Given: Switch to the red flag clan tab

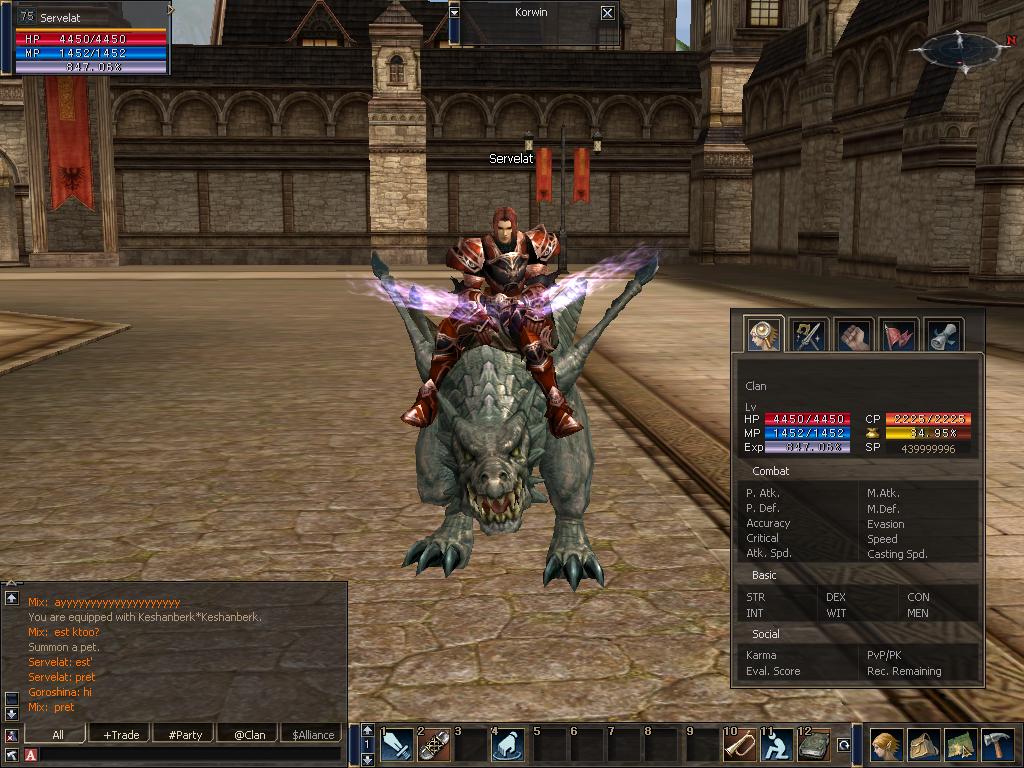Looking at the screenshot, I should (898, 335).
